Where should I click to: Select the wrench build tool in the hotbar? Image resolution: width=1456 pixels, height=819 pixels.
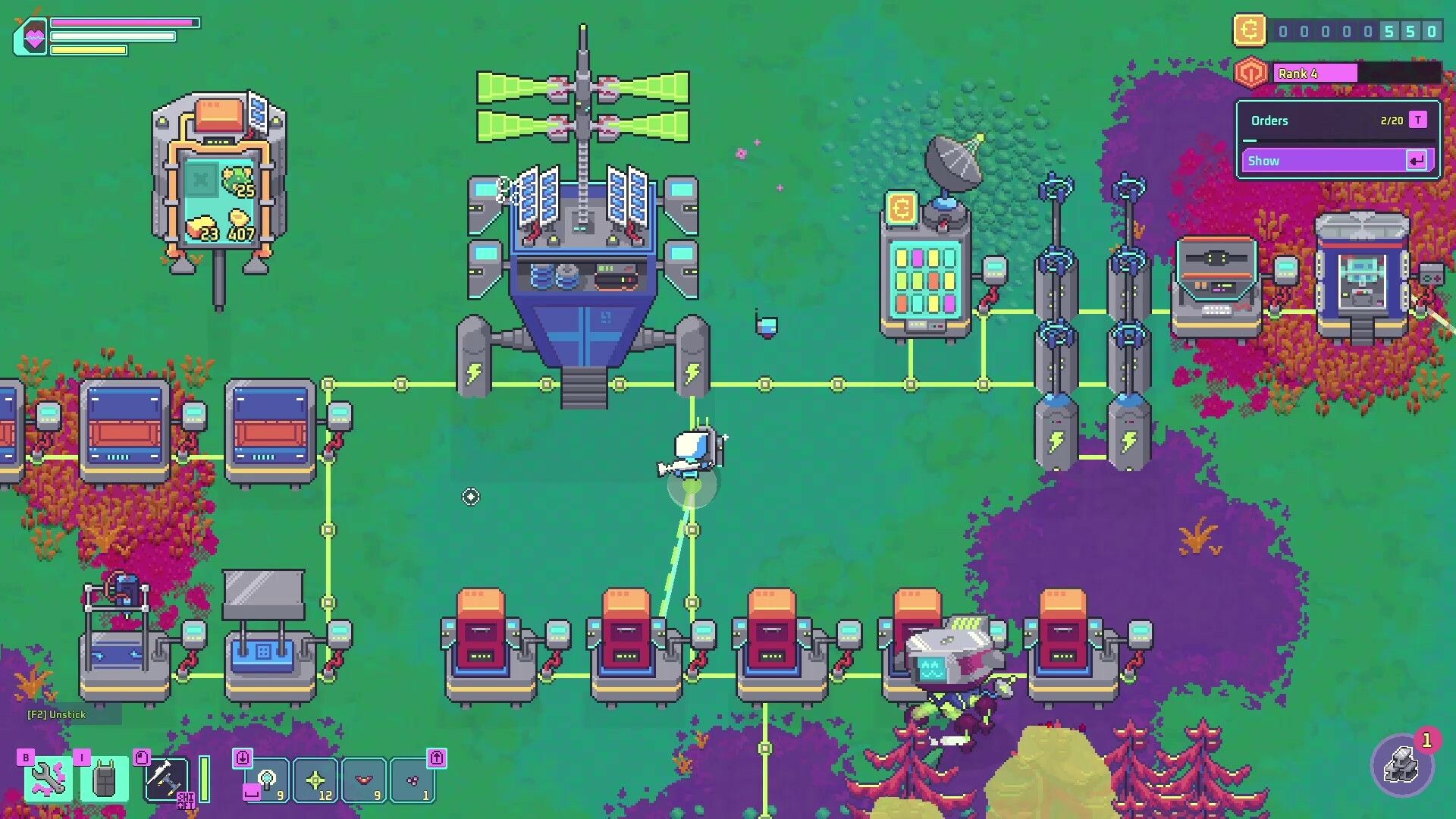[48, 780]
